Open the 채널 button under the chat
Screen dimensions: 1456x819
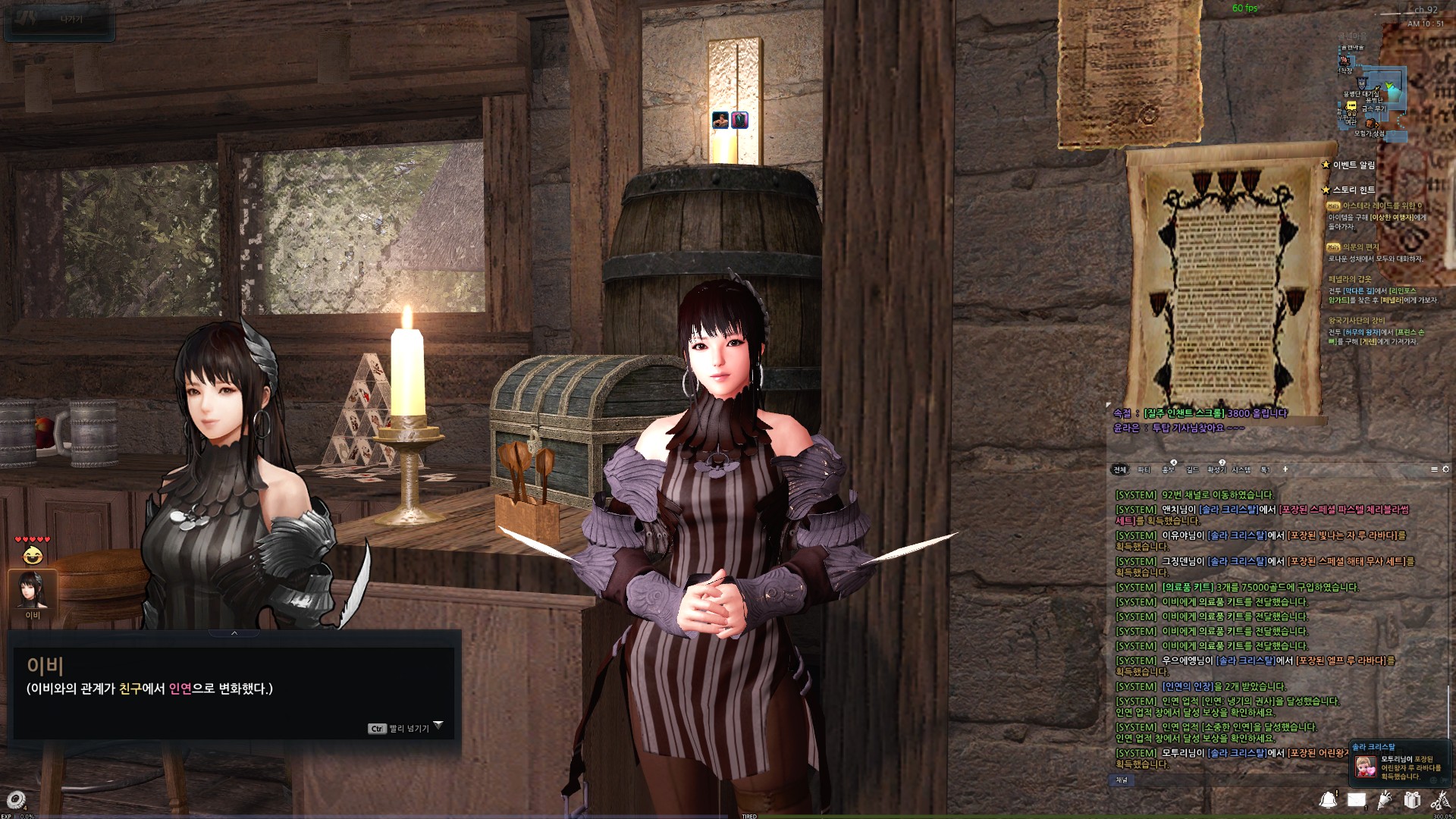coord(1122,780)
